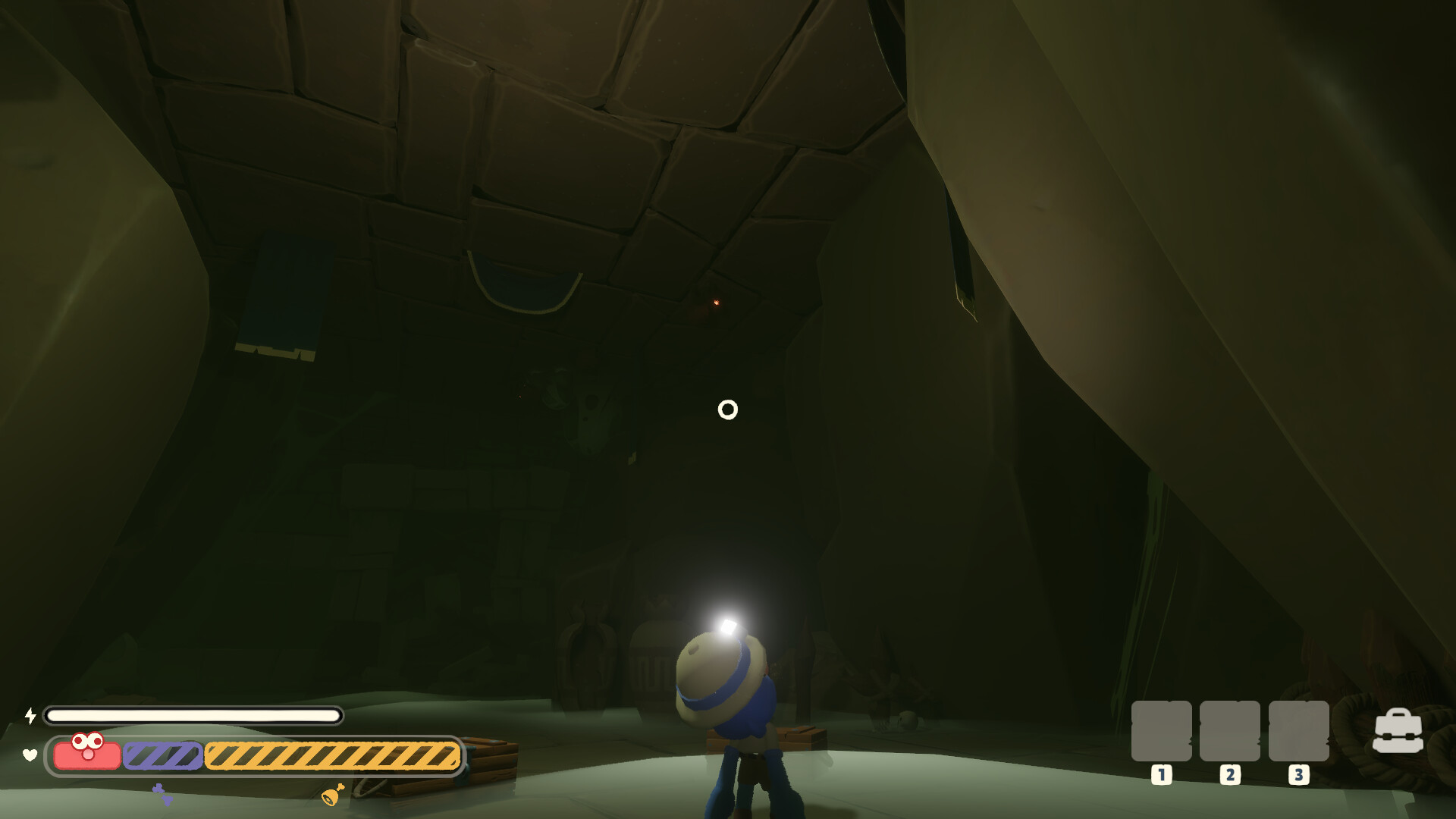Click the white circular crosshair reticle
The width and height of the screenshot is (1456, 819).
(x=728, y=409)
